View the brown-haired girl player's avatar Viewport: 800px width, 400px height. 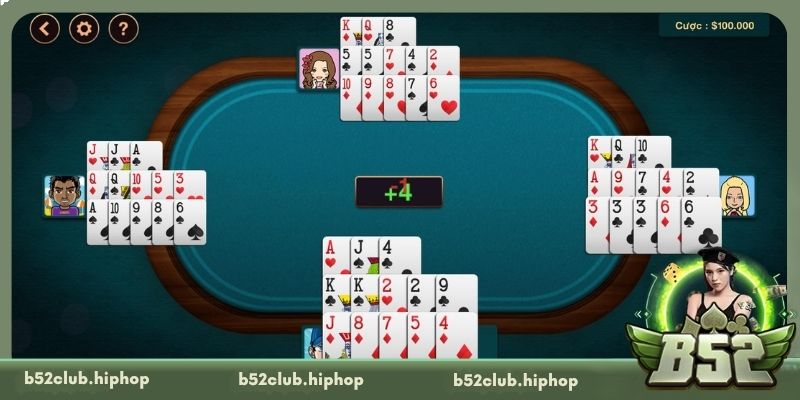[x=319, y=69]
